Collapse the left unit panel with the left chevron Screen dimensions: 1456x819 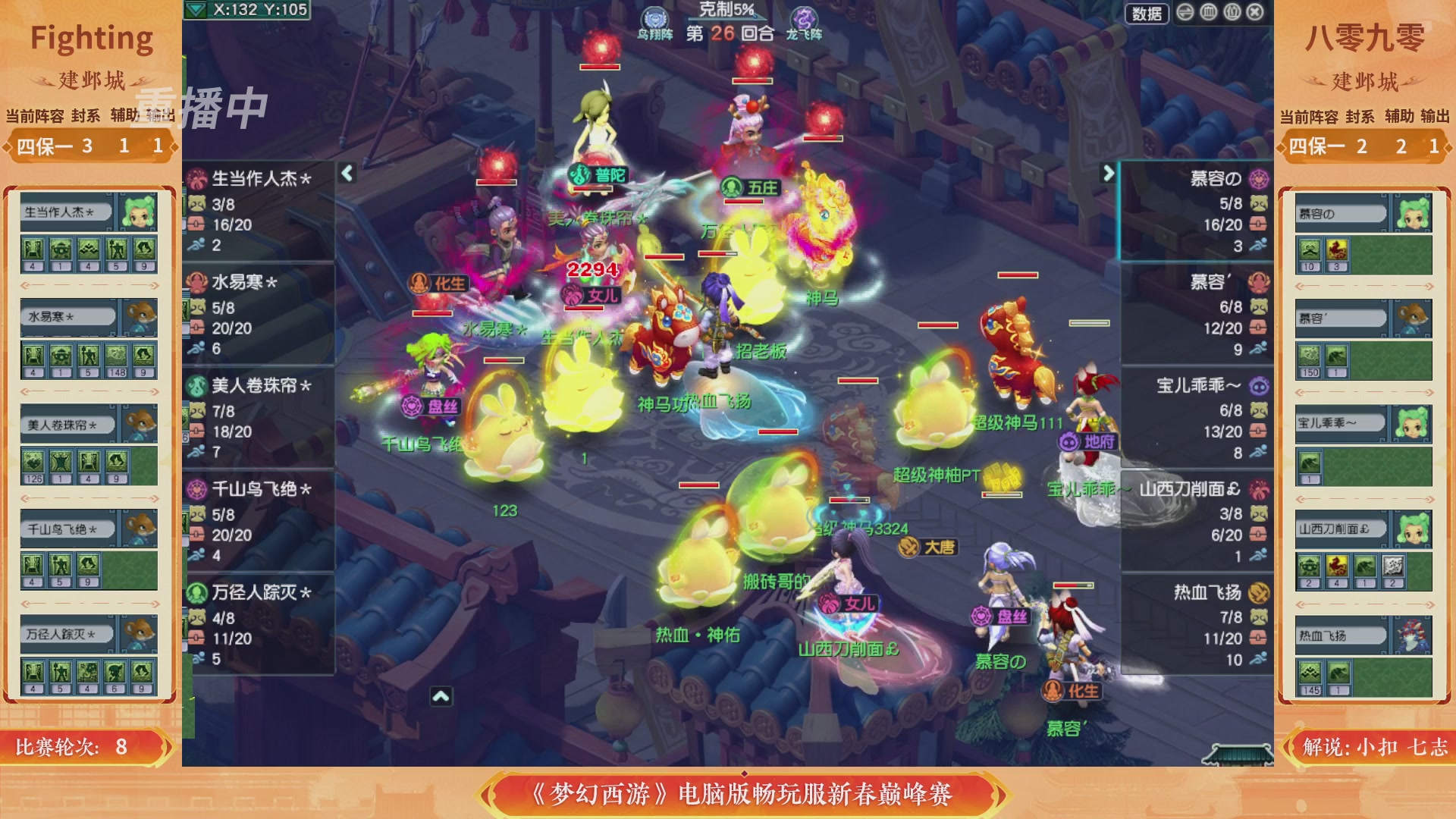click(x=346, y=172)
